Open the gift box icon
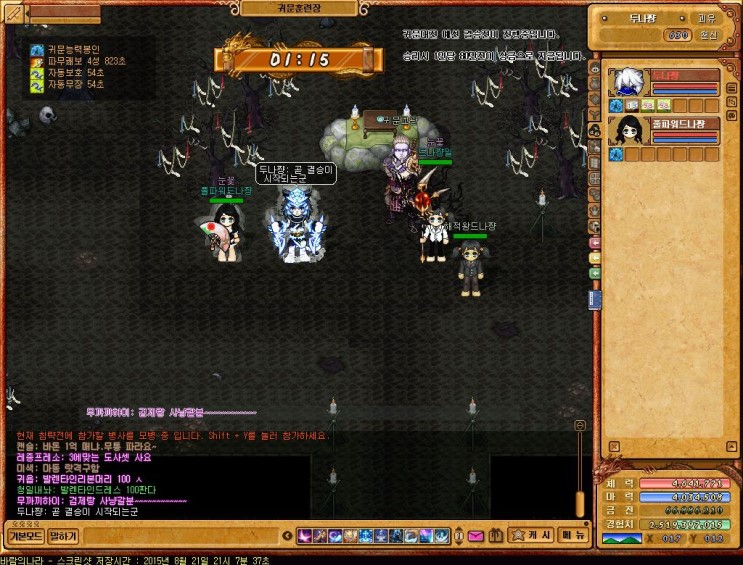The width and height of the screenshot is (743, 565). 494,536
